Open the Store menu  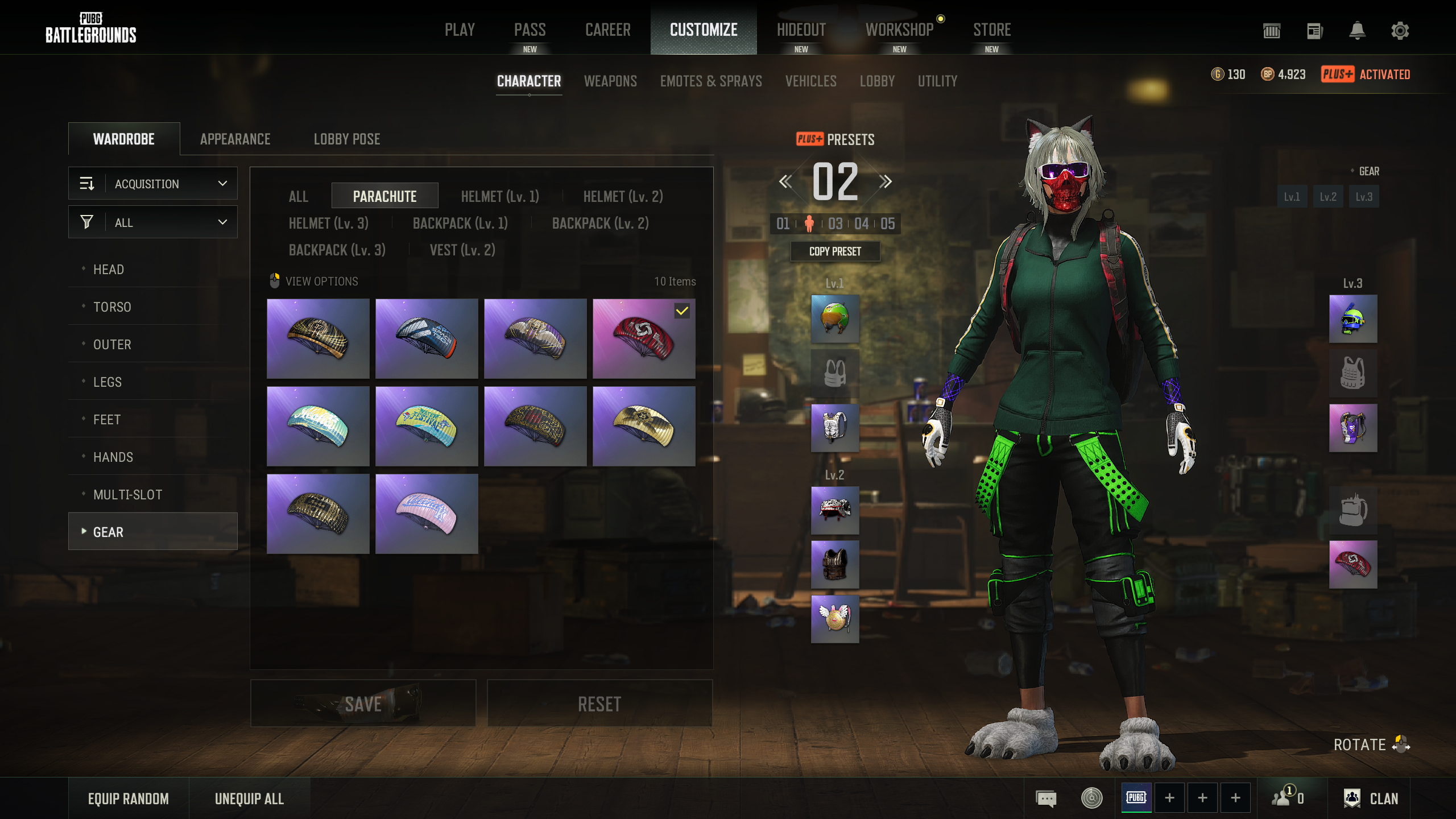click(x=991, y=30)
